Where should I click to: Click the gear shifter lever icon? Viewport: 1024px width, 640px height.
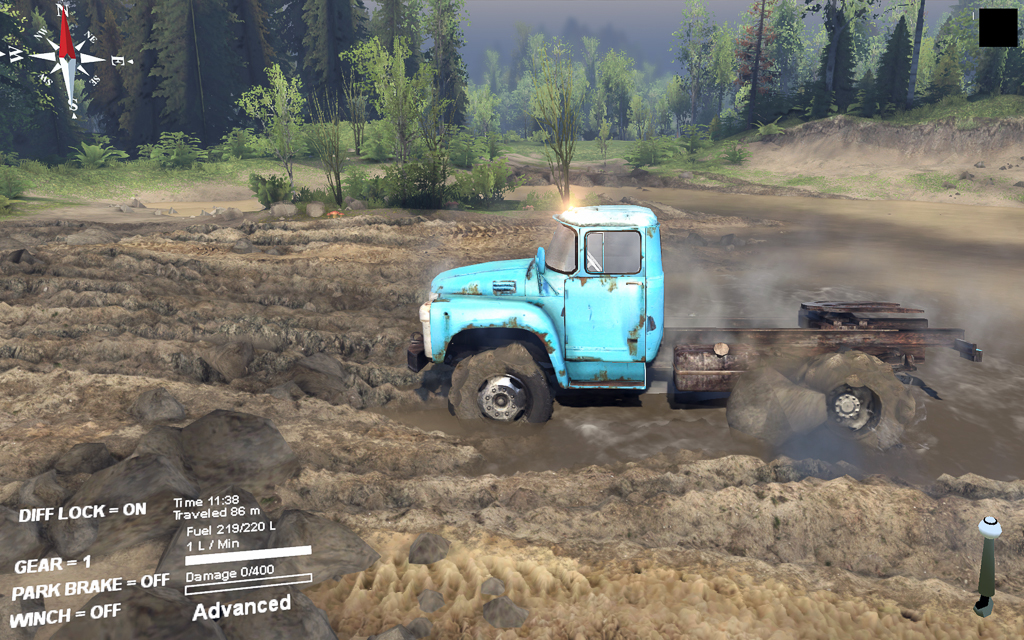pos(987,565)
